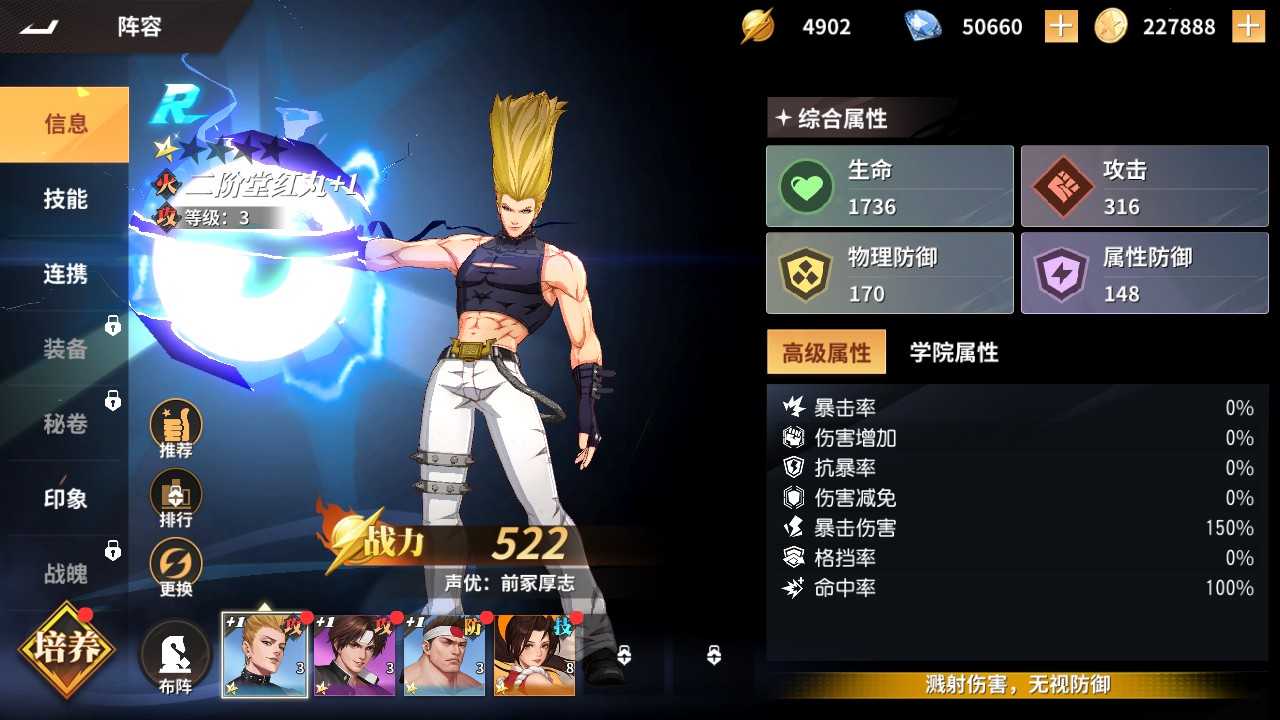Viewport: 1280px width, 720px height.
Task: Tap the plus button next to diamonds
Action: coord(1059,26)
